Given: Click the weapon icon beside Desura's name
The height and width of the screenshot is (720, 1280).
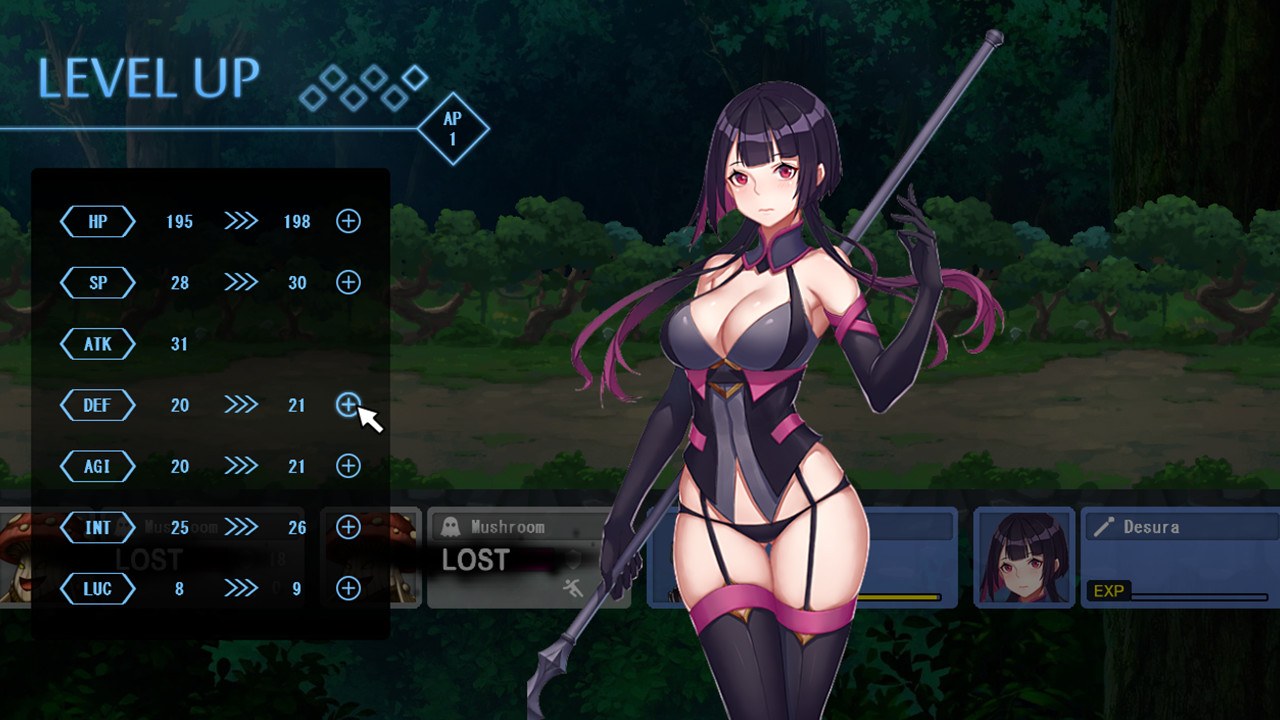Looking at the screenshot, I should (x=1102, y=526).
